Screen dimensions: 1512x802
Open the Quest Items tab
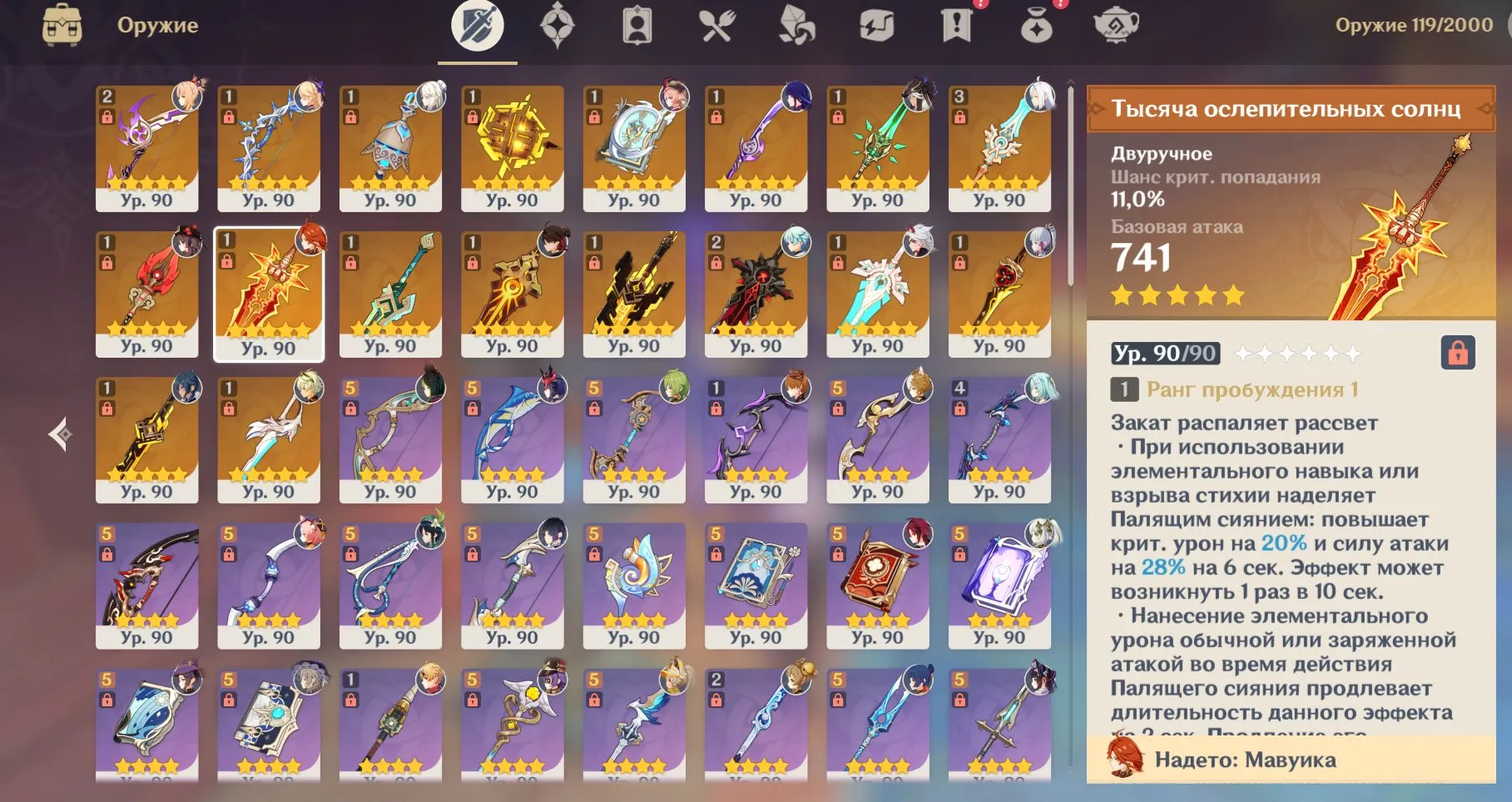[955, 26]
